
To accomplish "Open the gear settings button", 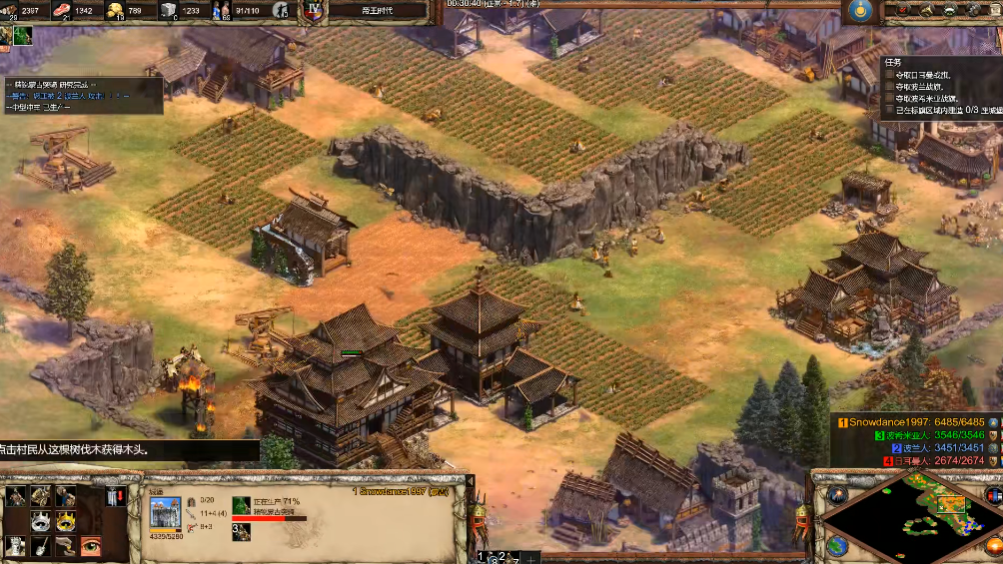I will coord(973,10).
